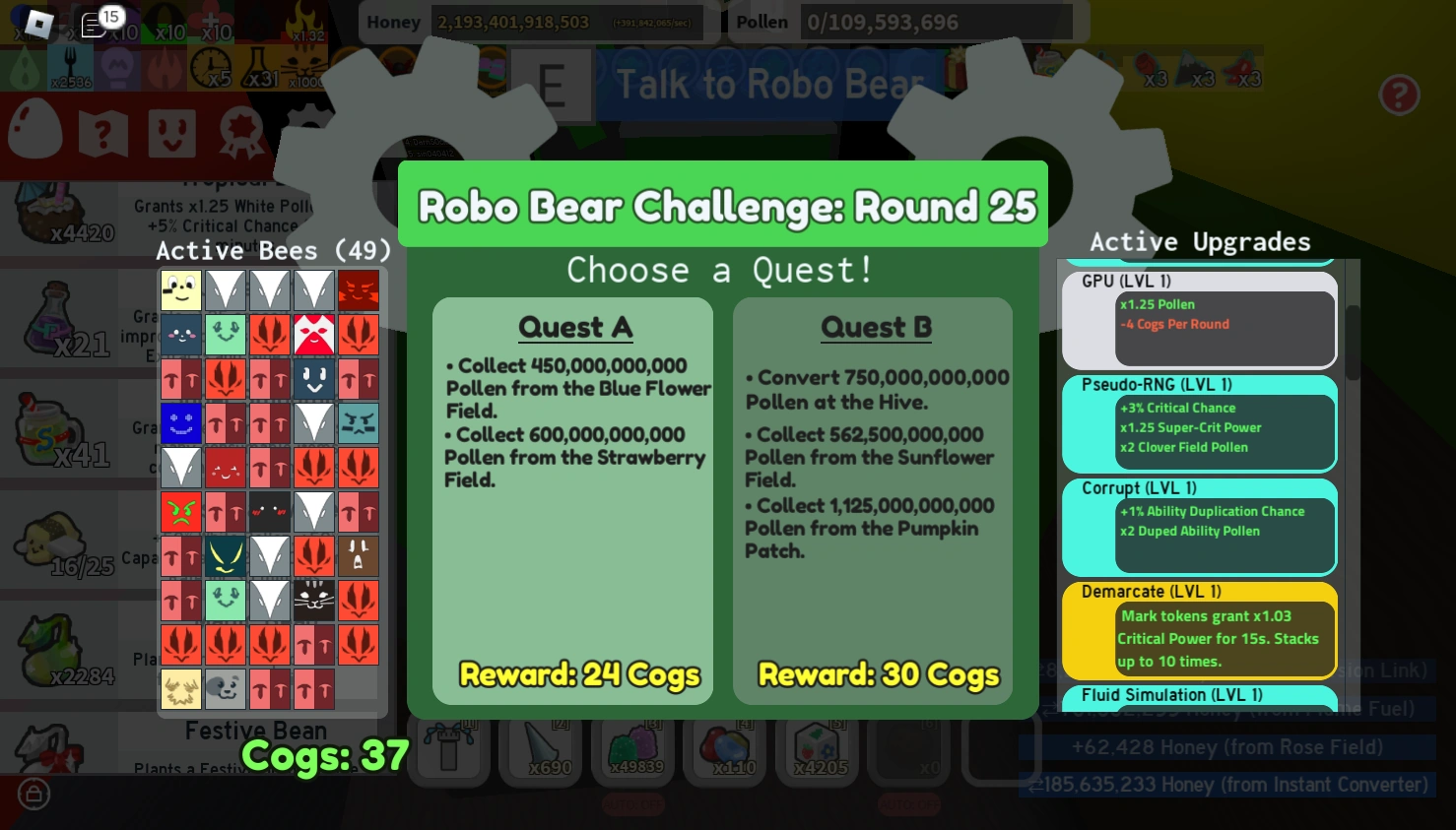
Task: Use the Gumdrops item in the hotbar
Action: pyautogui.click(x=633, y=748)
